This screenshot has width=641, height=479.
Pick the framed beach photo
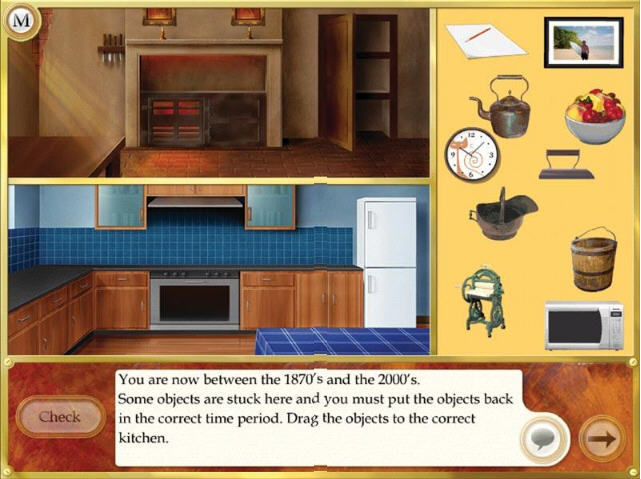click(582, 43)
